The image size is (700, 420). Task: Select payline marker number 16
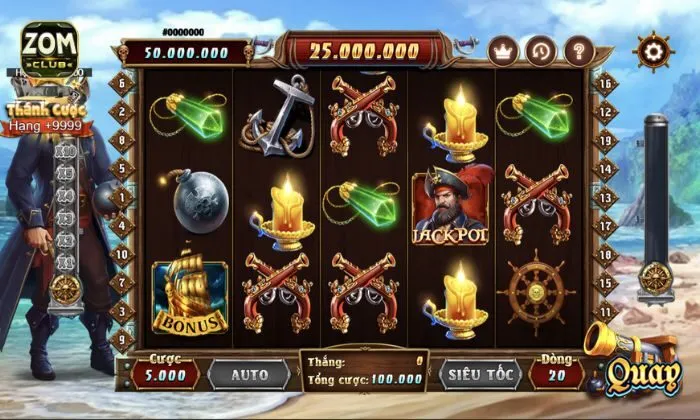[x=605, y=85]
